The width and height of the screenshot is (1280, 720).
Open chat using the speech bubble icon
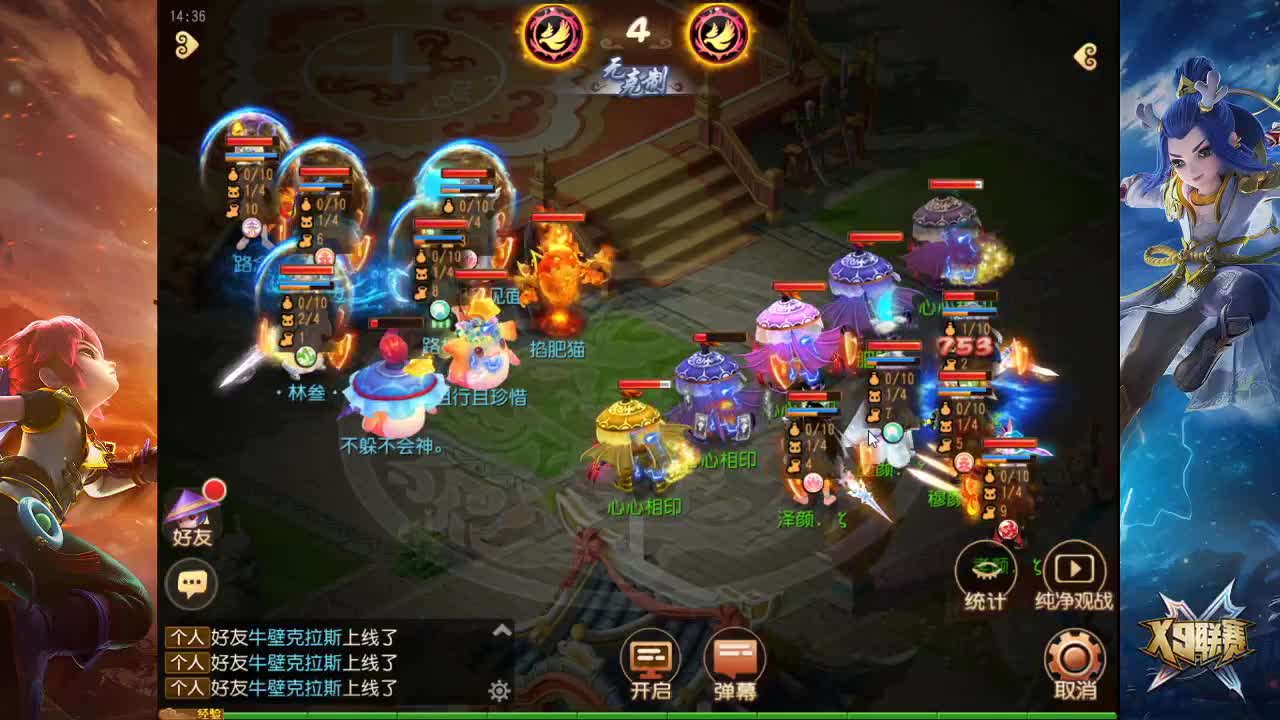coord(193,582)
